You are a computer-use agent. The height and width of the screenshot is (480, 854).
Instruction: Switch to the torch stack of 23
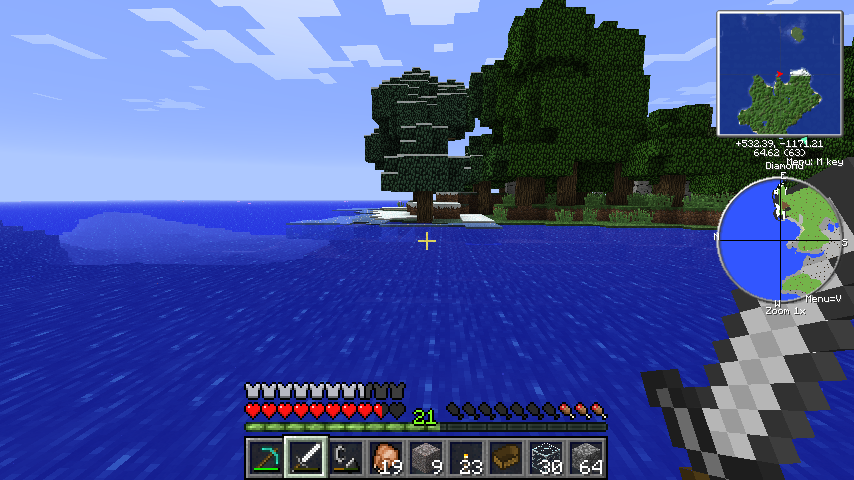click(x=466, y=458)
